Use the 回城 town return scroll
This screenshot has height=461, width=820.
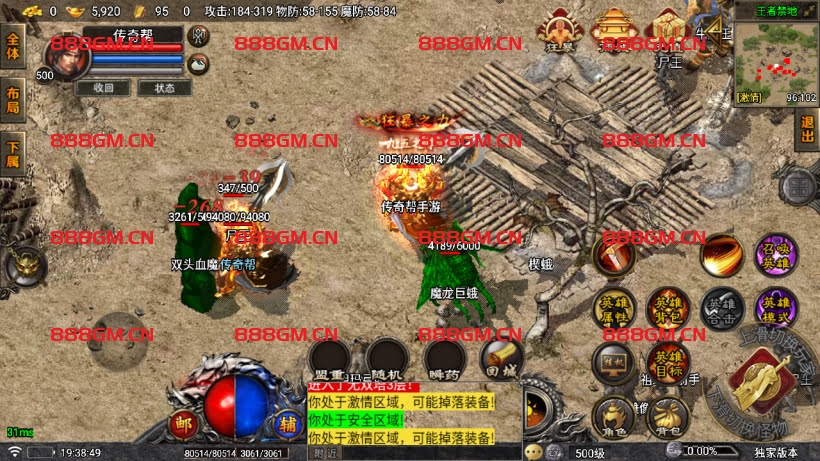tap(501, 358)
